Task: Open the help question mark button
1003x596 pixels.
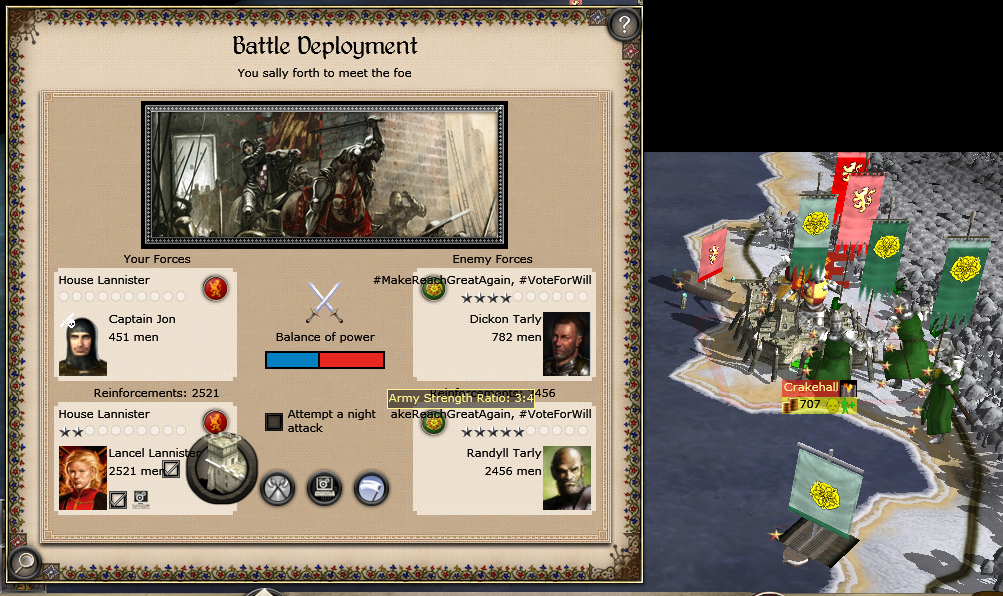Action: (x=624, y=24)
